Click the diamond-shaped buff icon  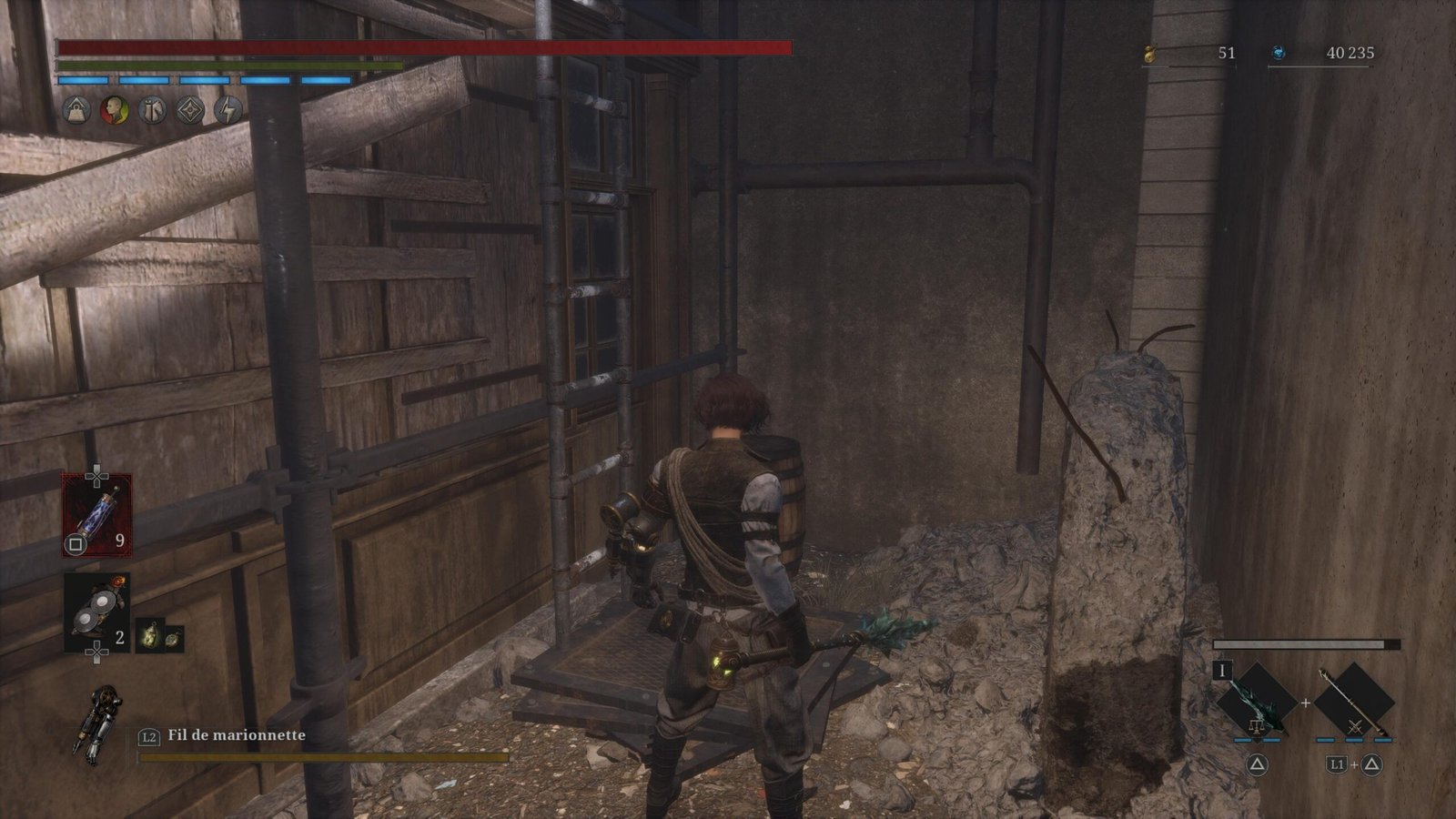click(x=190, y=111)
